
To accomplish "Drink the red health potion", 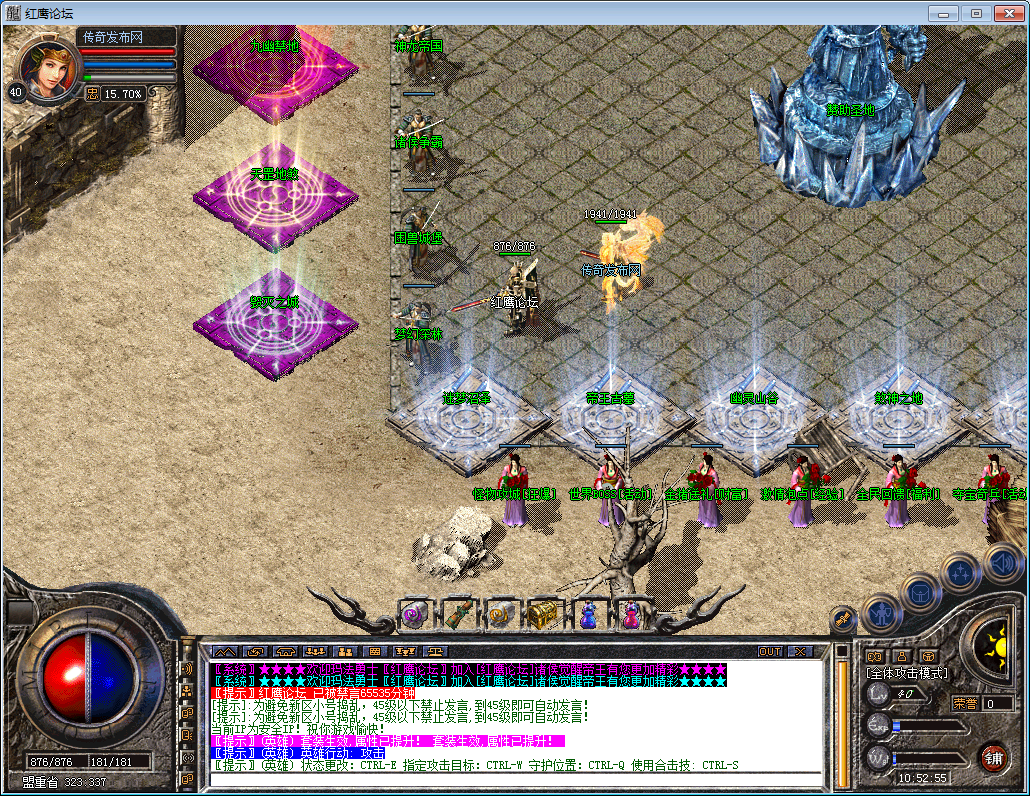I will pyautogui.click(x=630, y=614).
